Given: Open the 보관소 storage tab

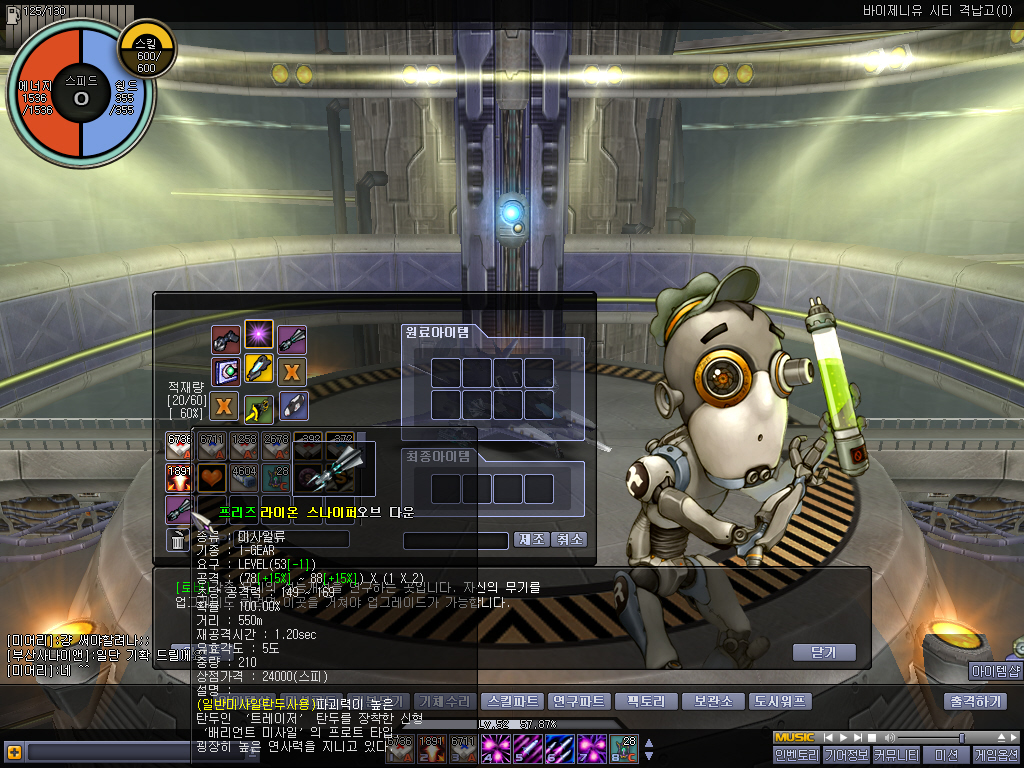Looking at the screenshot, I should coord(712,701).
